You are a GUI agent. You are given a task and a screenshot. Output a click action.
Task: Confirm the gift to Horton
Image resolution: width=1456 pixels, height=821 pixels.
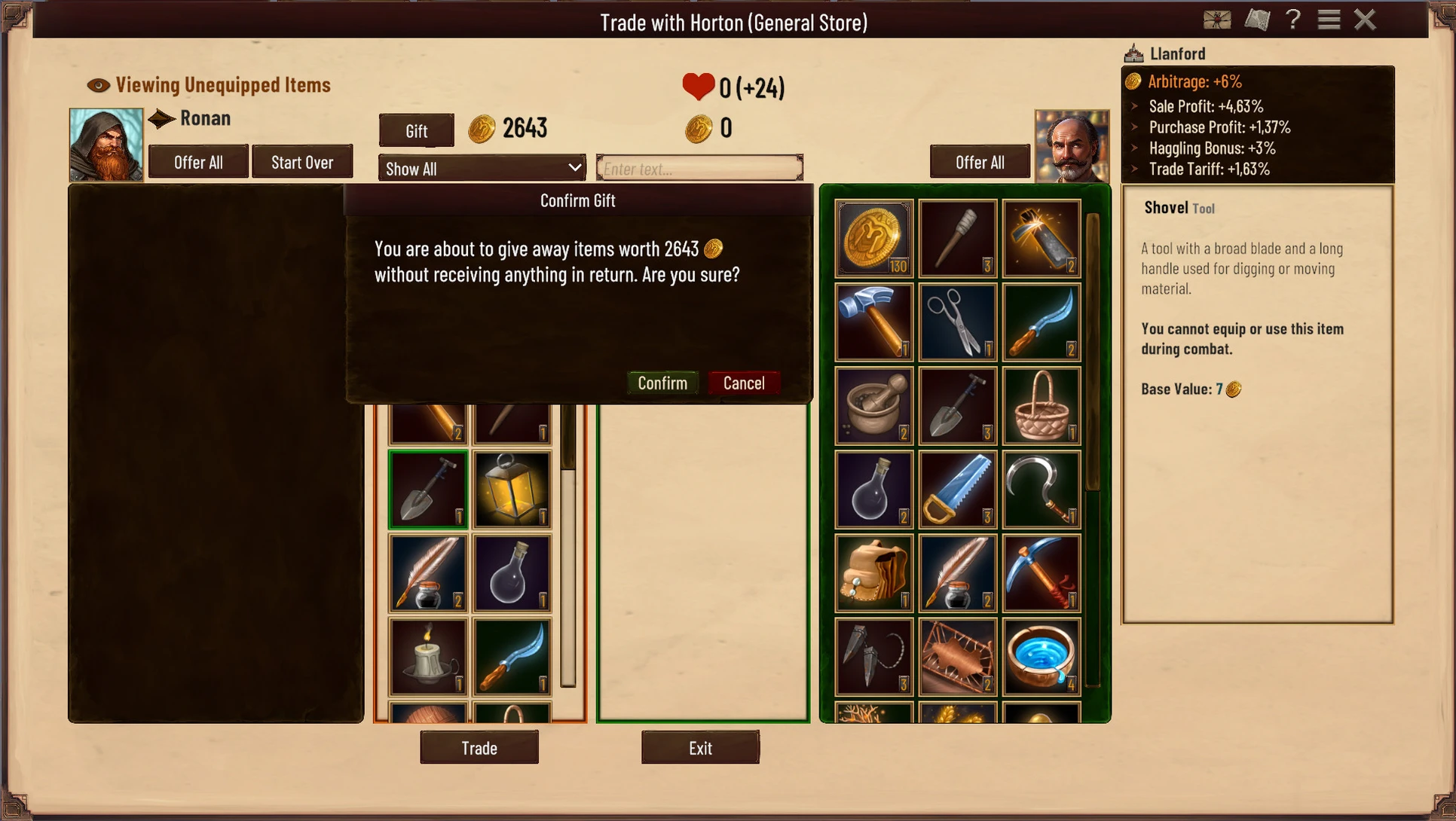click(x=662, y=383)
